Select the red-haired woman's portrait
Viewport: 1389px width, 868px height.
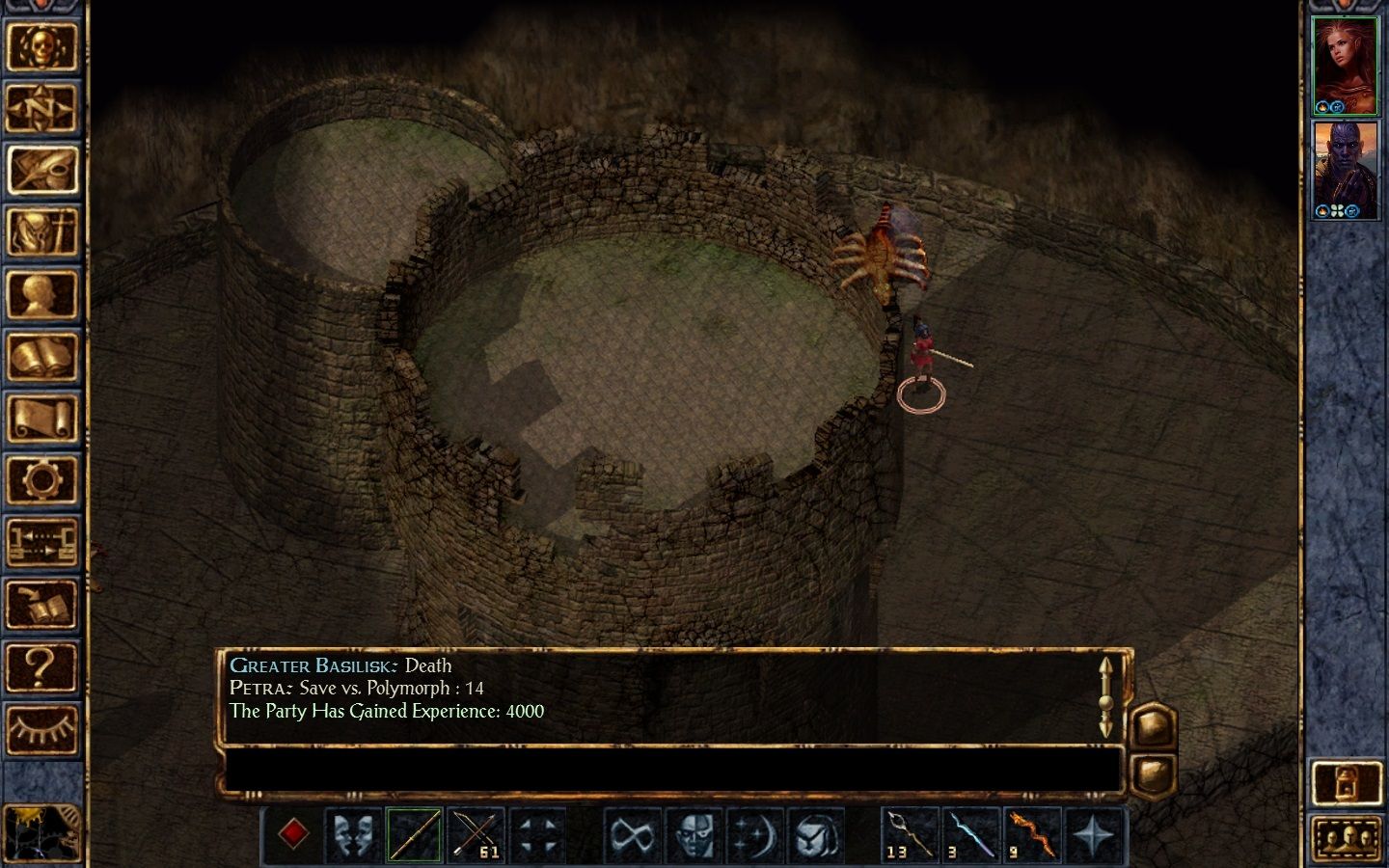pos(1345,66)
